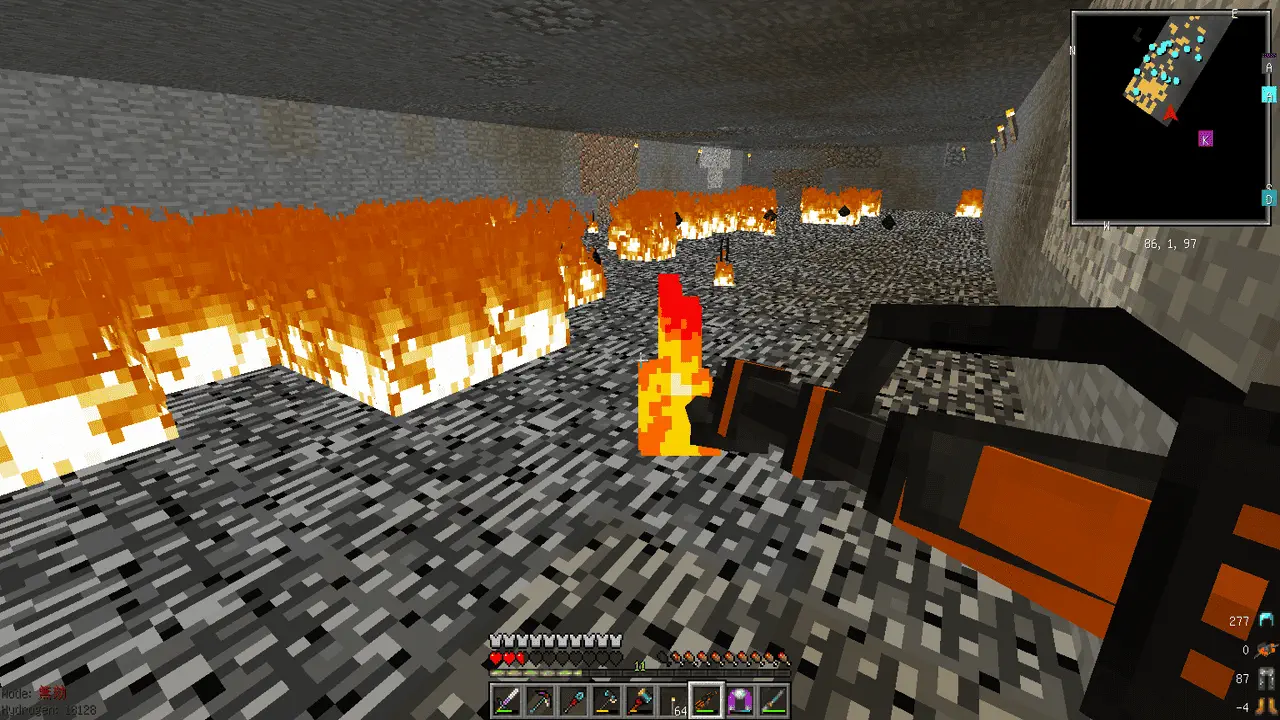Select the pickaxe hotbar slot

point(540,700)
